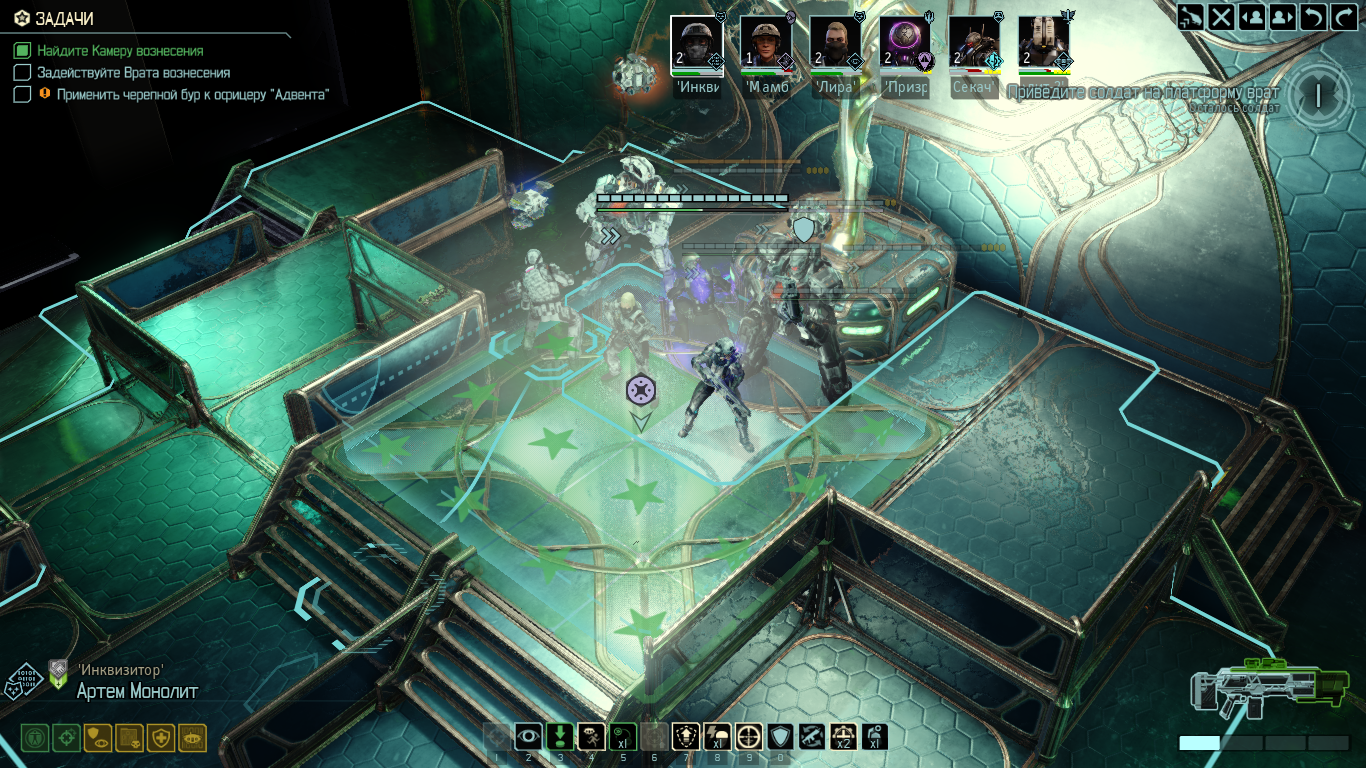Click the X button in the top toolbar

(x=1221, y=16)
